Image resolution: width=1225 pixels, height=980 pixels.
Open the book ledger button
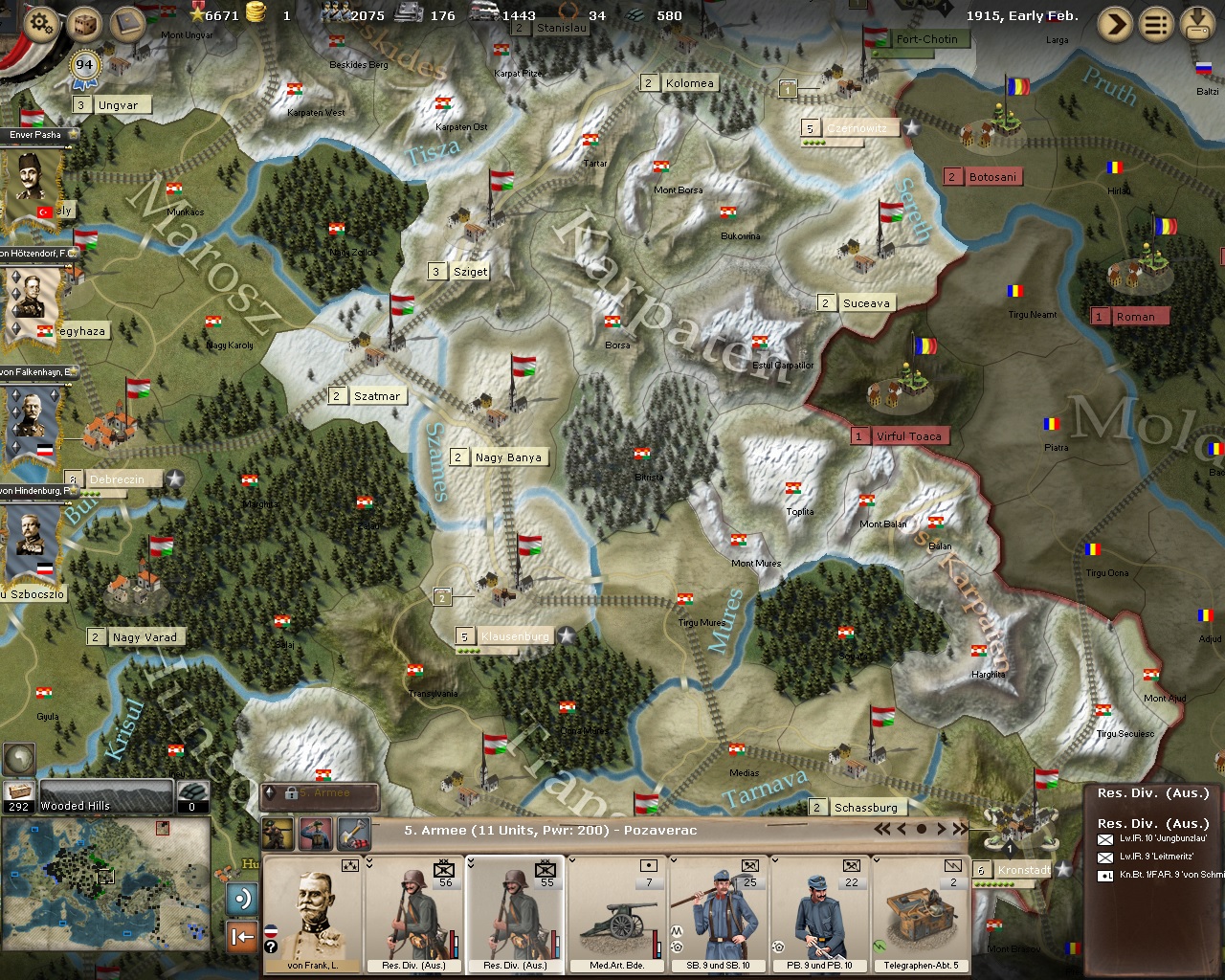pos(127,24)
